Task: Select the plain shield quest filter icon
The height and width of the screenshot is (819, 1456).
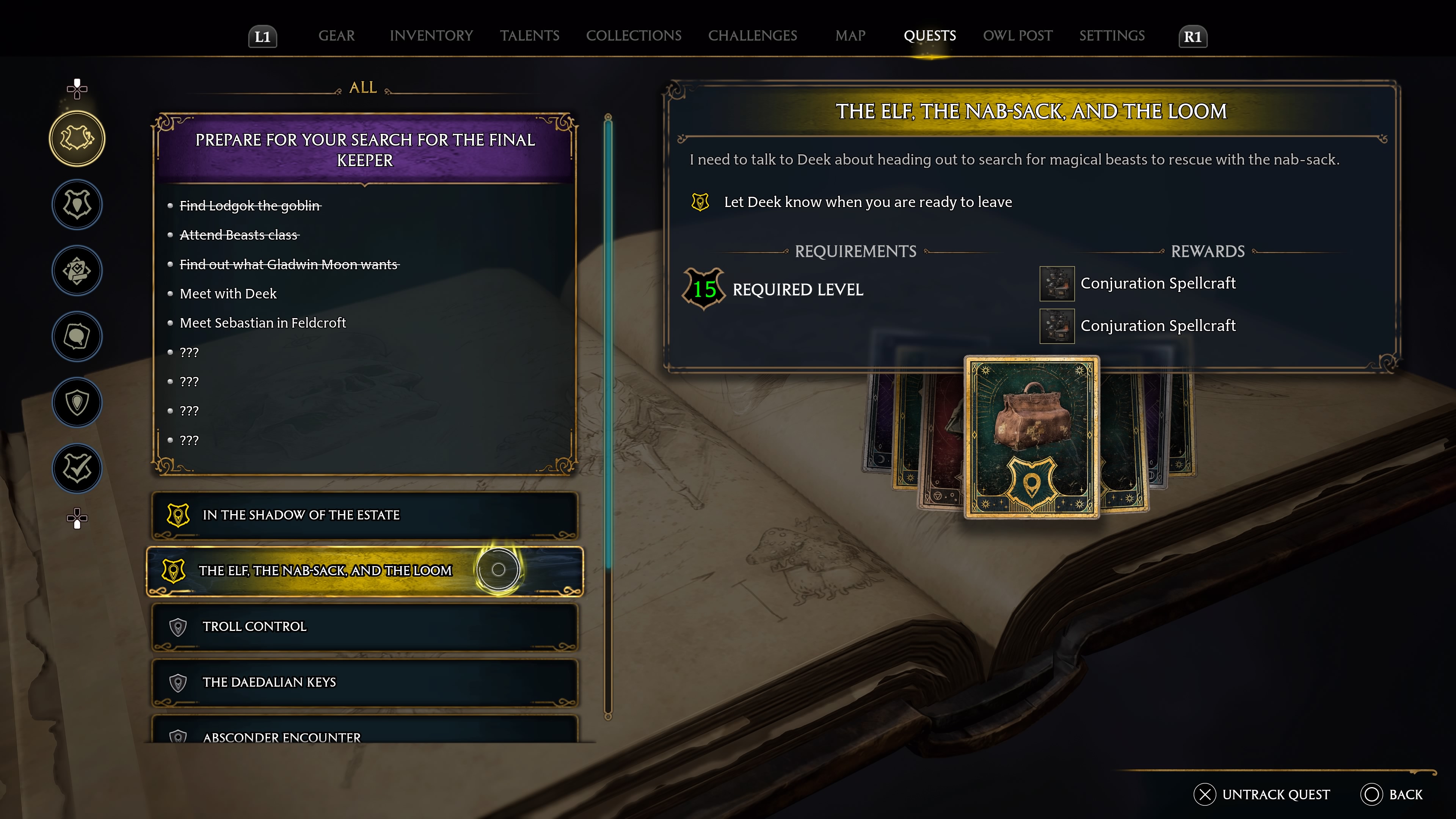Action: [x=77, y=402]
